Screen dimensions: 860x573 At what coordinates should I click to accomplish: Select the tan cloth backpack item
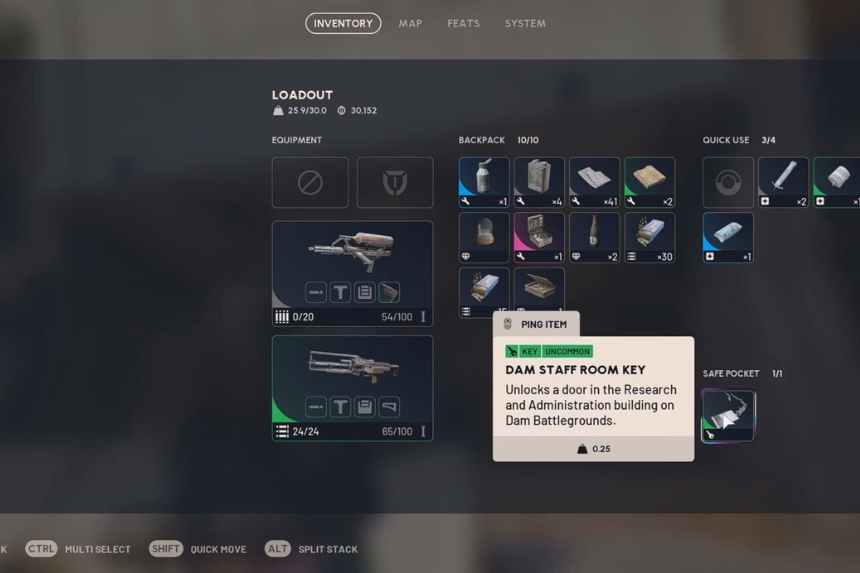point(649,182)
